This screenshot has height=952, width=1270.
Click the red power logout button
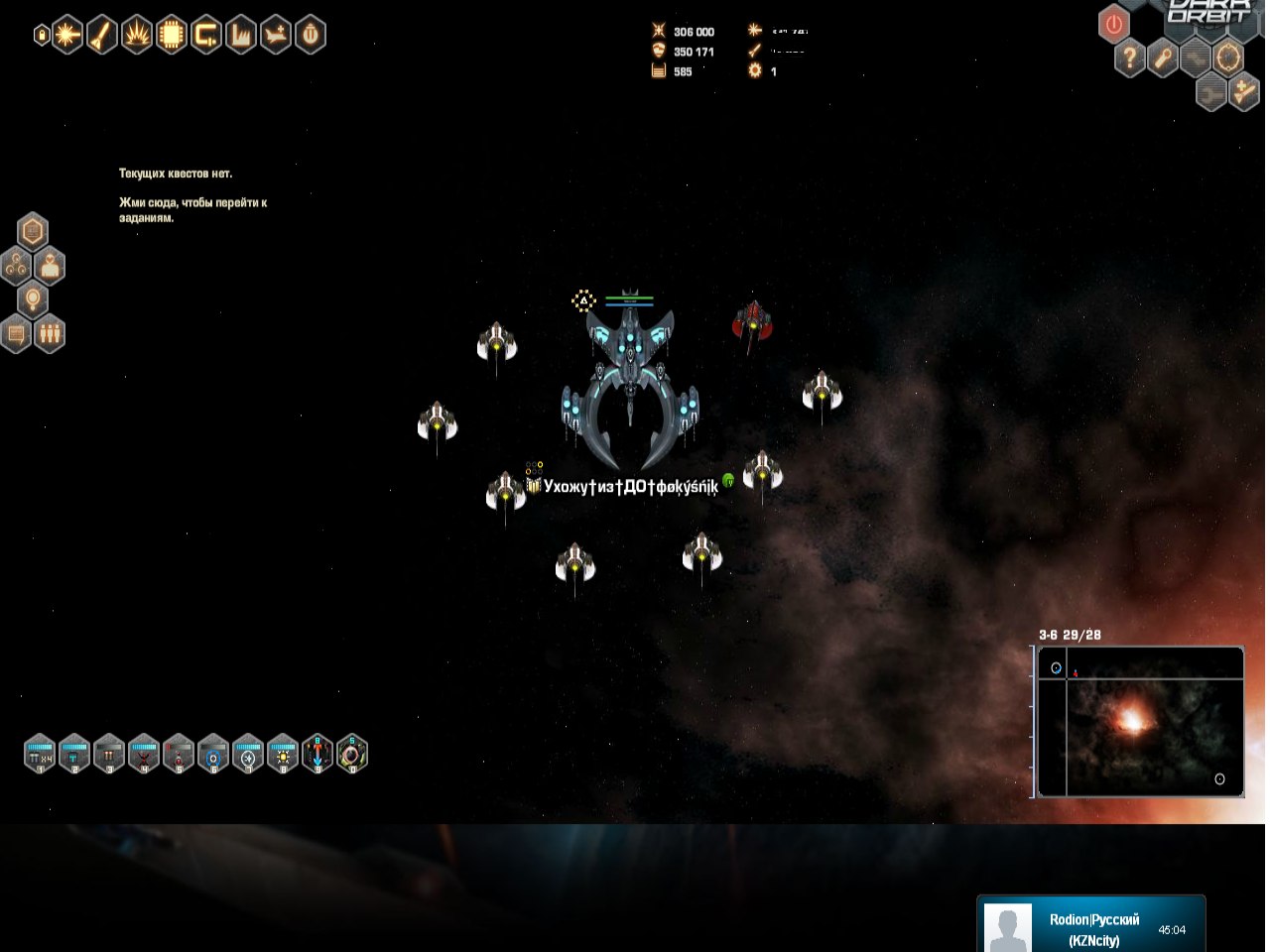1114,24
